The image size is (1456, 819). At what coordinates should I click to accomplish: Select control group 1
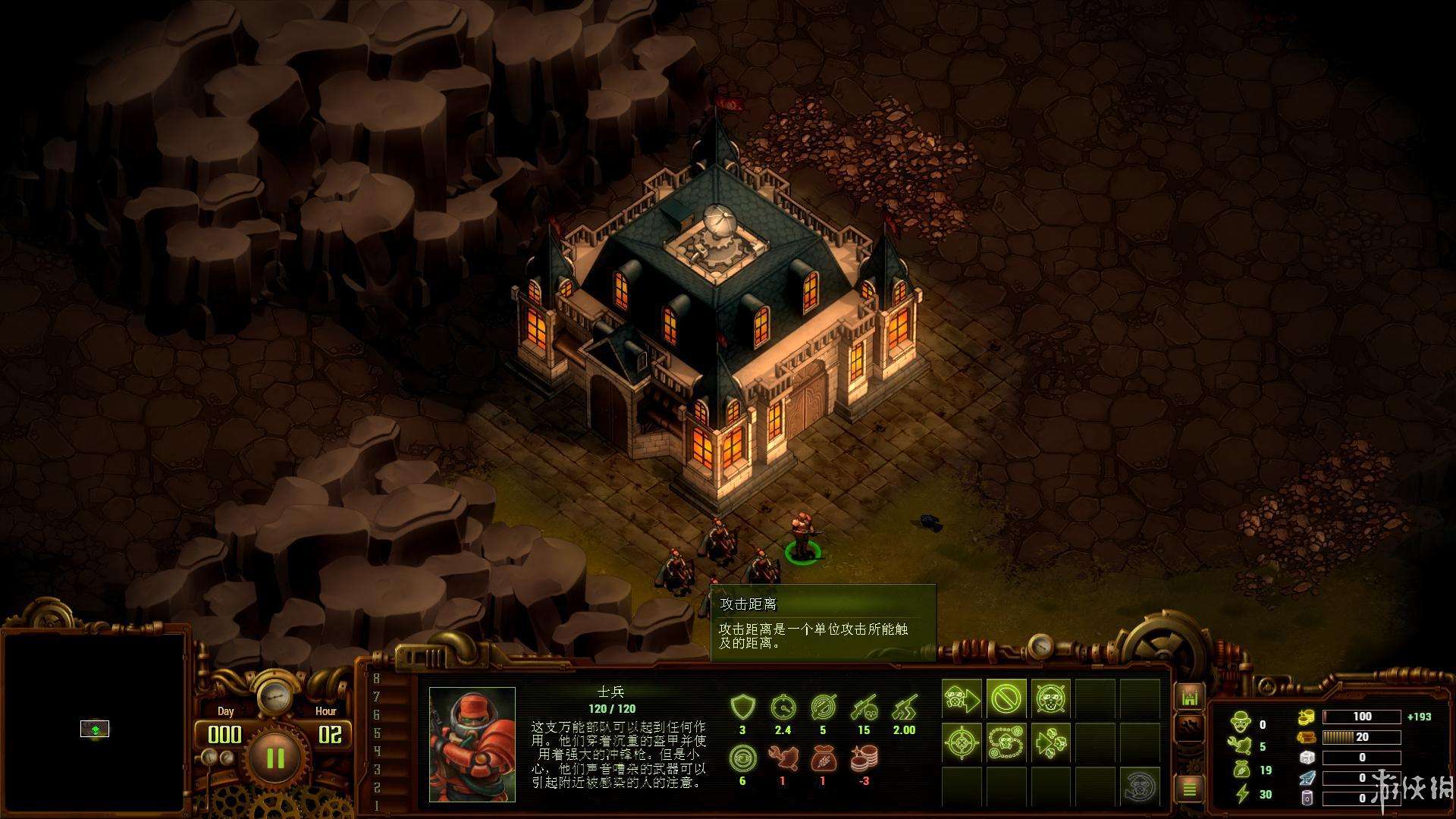tap(376, 805)
